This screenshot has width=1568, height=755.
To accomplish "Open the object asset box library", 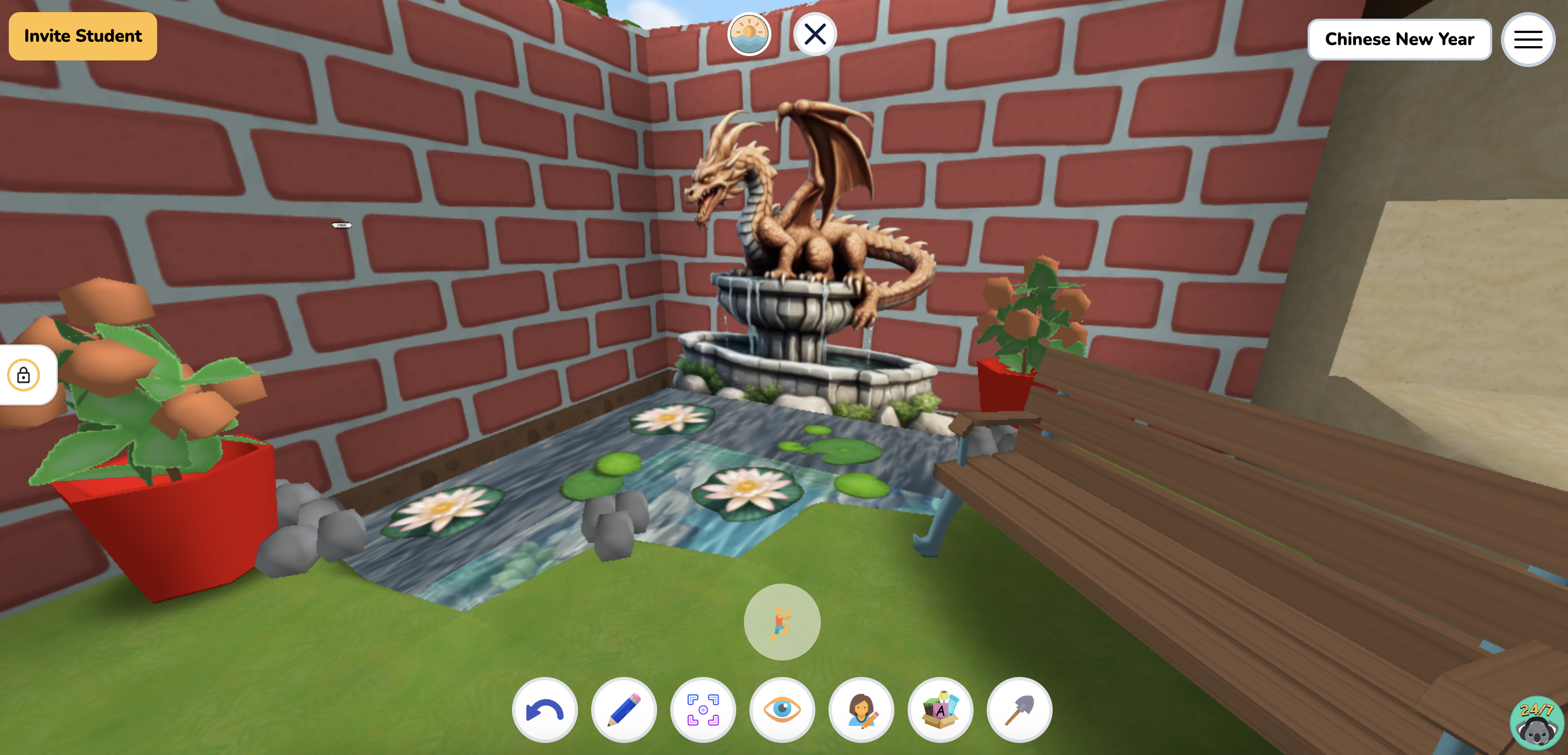I will 941,710.
